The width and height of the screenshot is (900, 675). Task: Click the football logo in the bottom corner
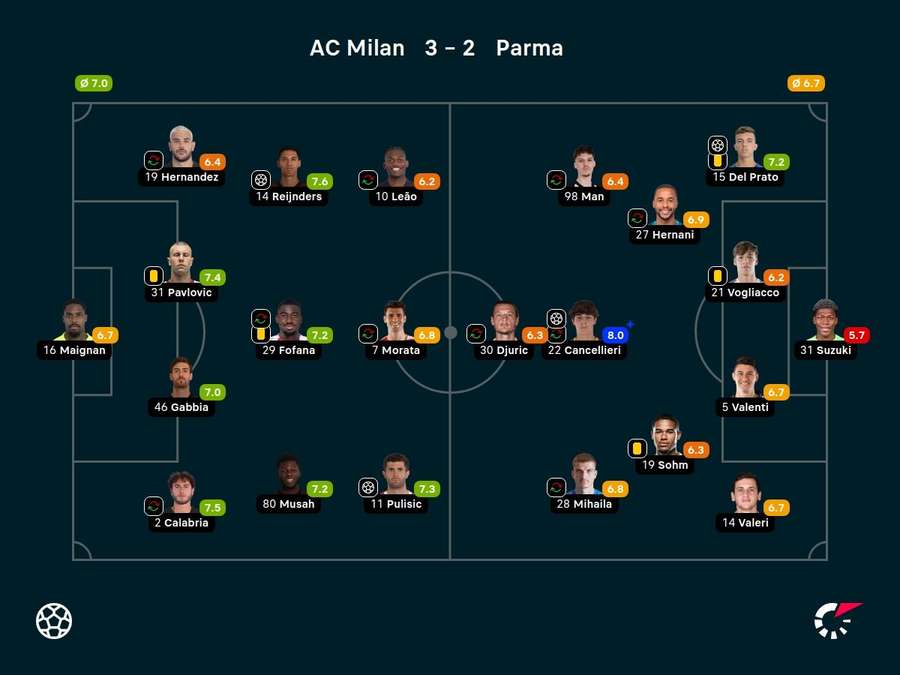pyautogui.click(x=54, y=620)
